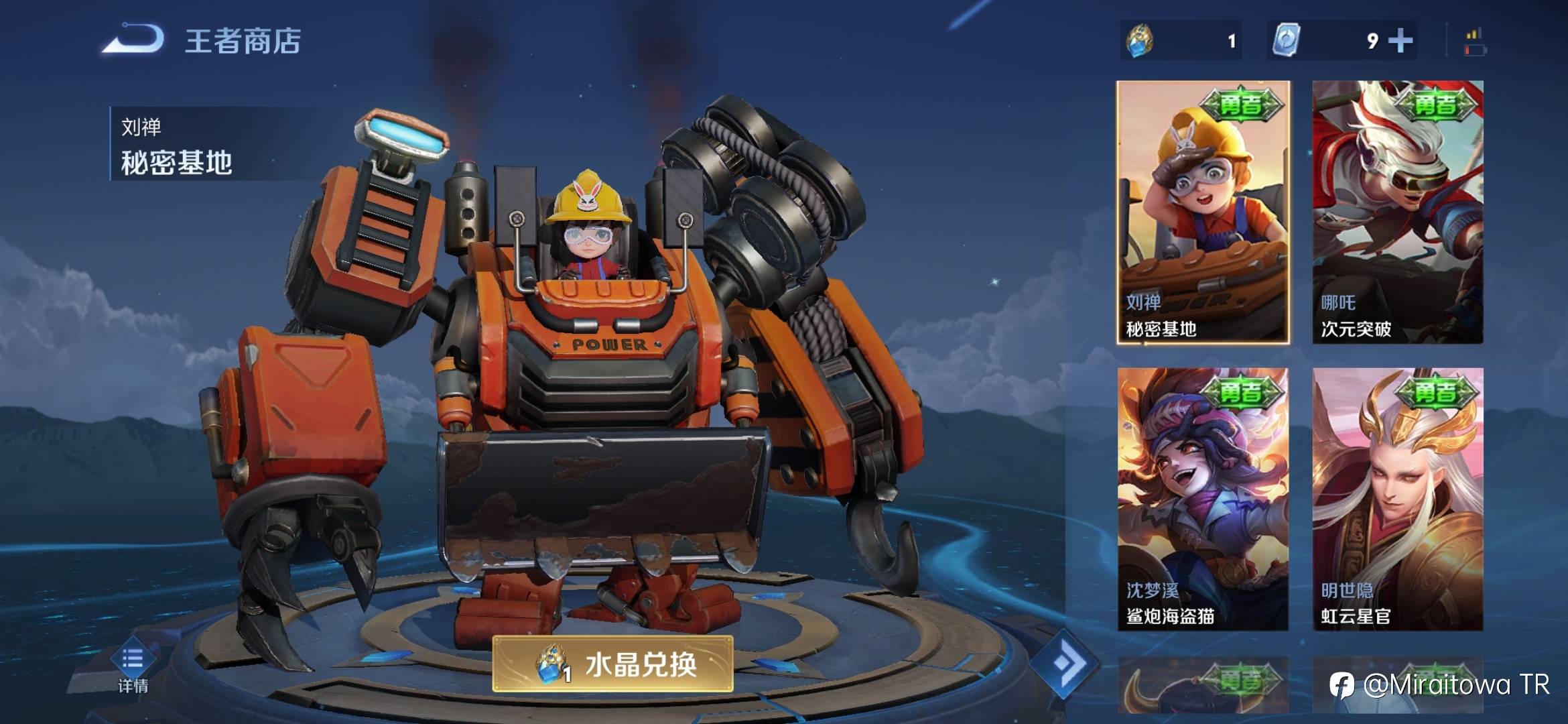1568x724 pixels.
Task: Tap the honor crystal currency icon
Action: pos(1140,41)
